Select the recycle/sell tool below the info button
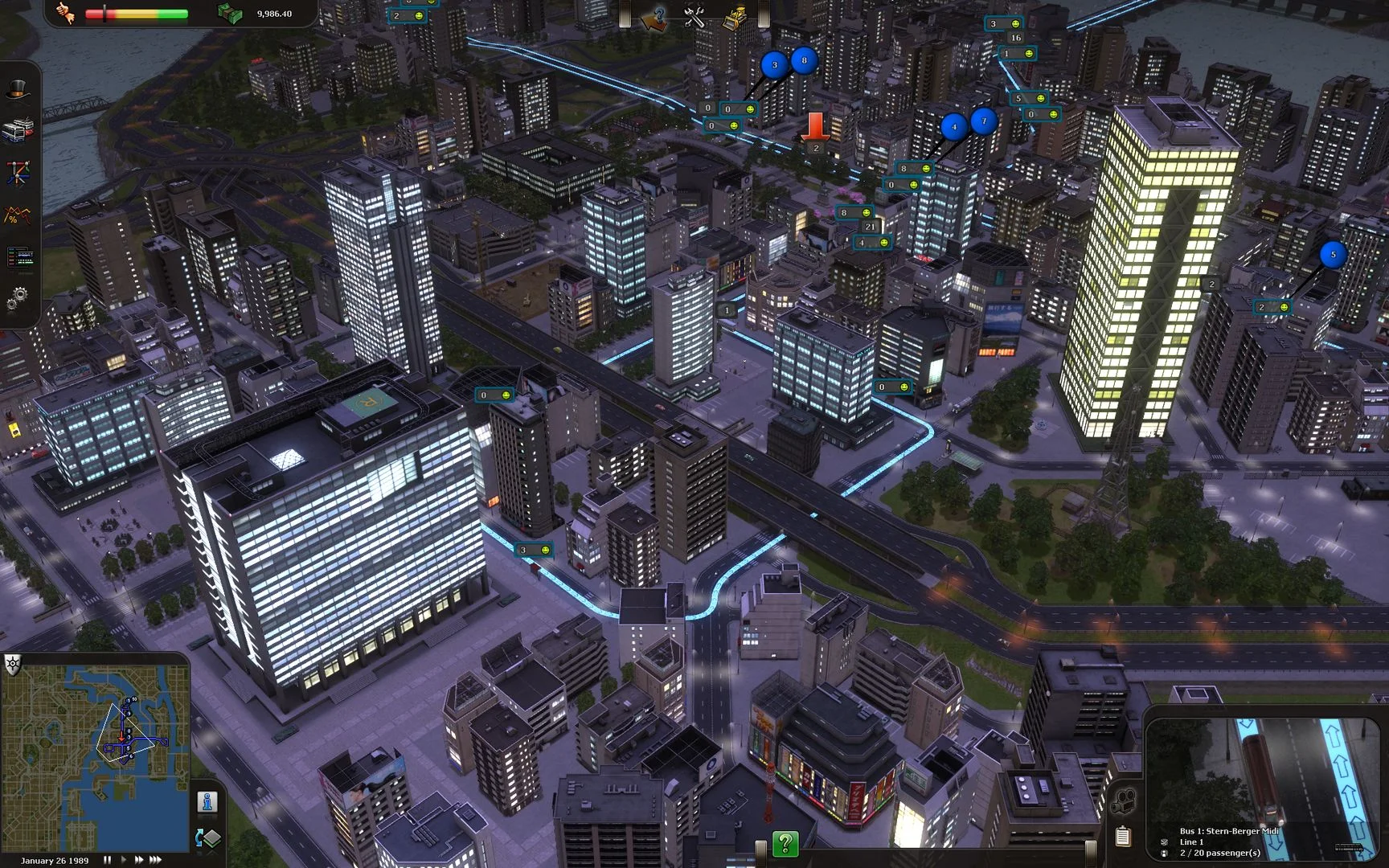The image size is (1389, 868). coord(210,836)
